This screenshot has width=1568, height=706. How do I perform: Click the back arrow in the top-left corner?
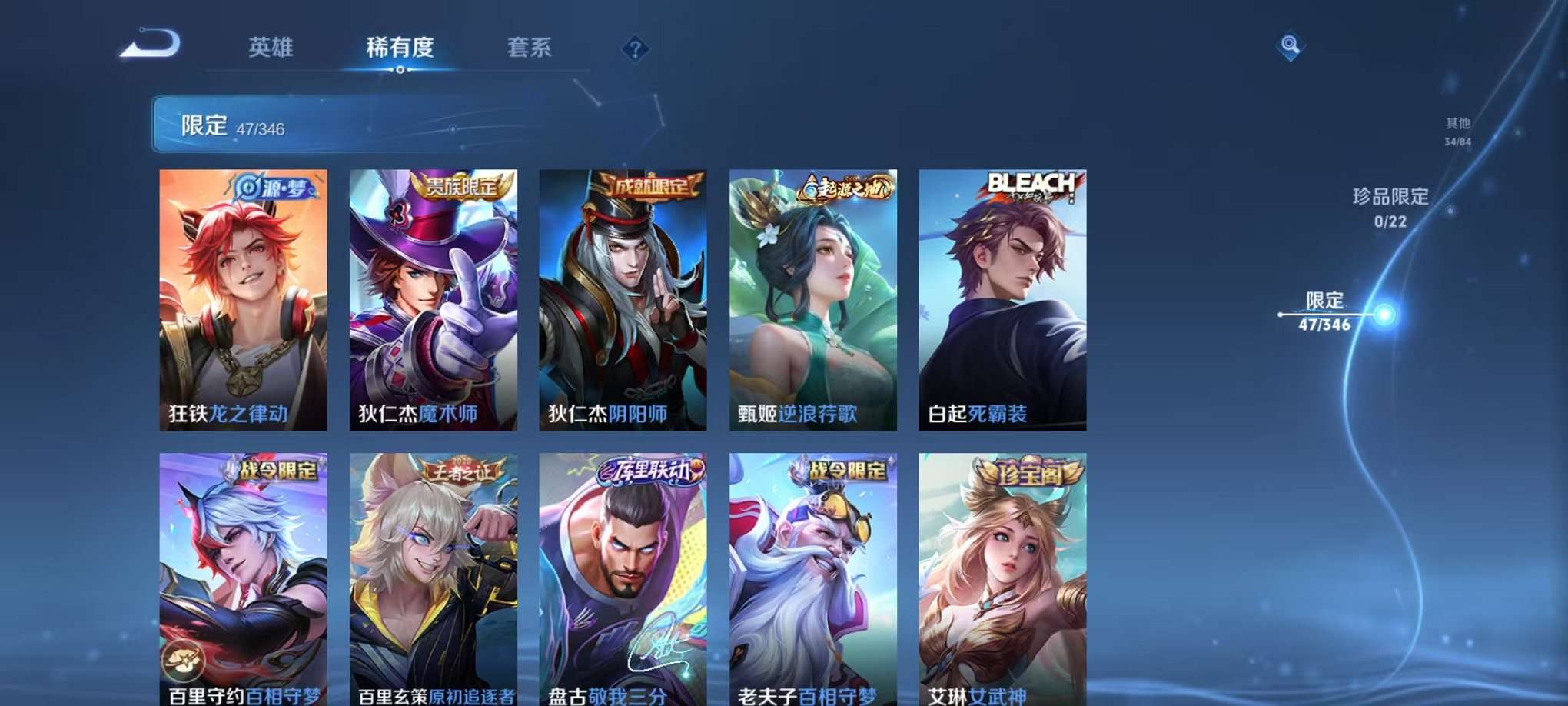(x=148, y=46)
